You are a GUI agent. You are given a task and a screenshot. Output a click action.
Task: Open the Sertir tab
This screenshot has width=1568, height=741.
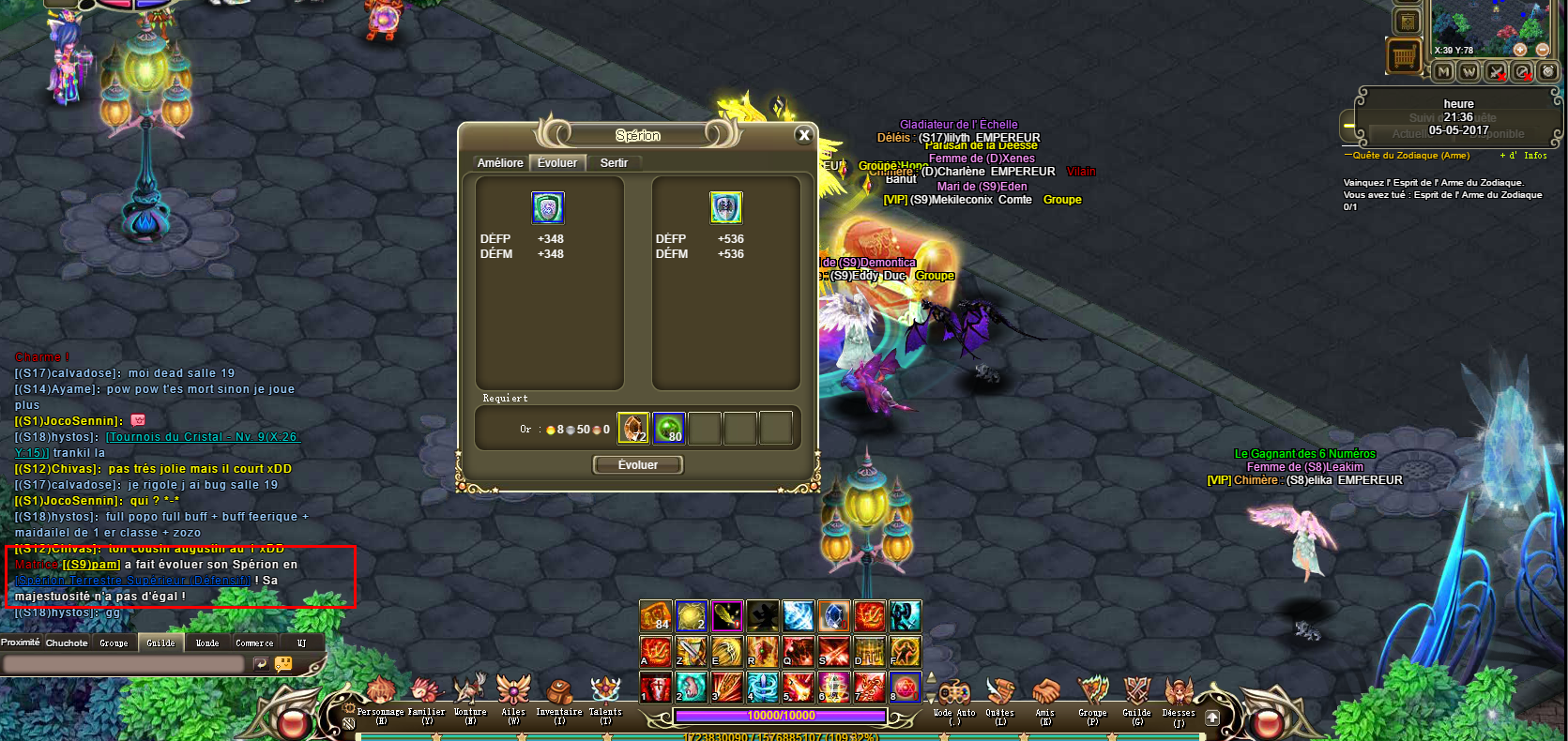pos(614,163)
